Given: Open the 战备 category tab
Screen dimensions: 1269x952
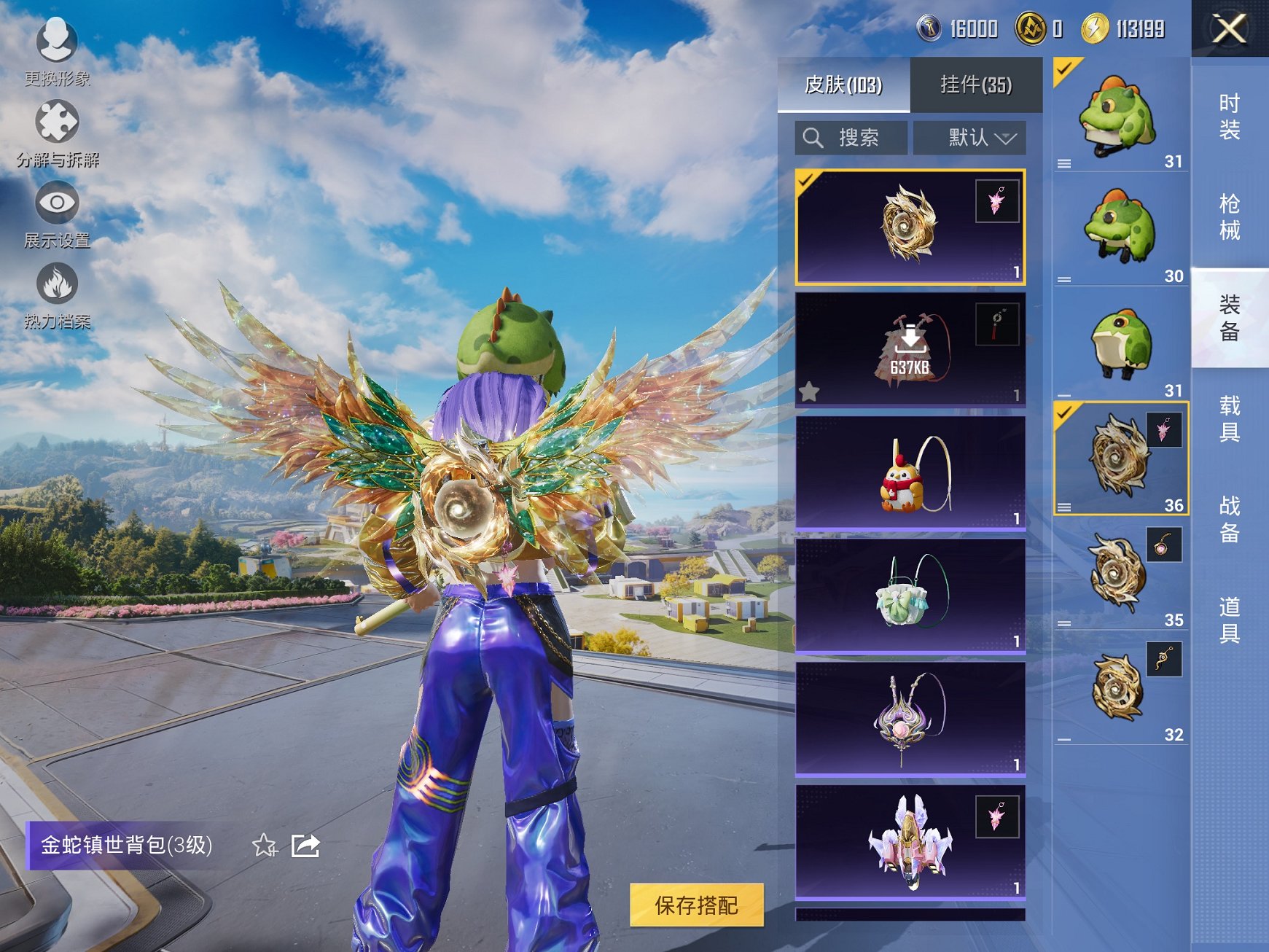Looking at the screenshot, I should click(x=1229, y=519).
